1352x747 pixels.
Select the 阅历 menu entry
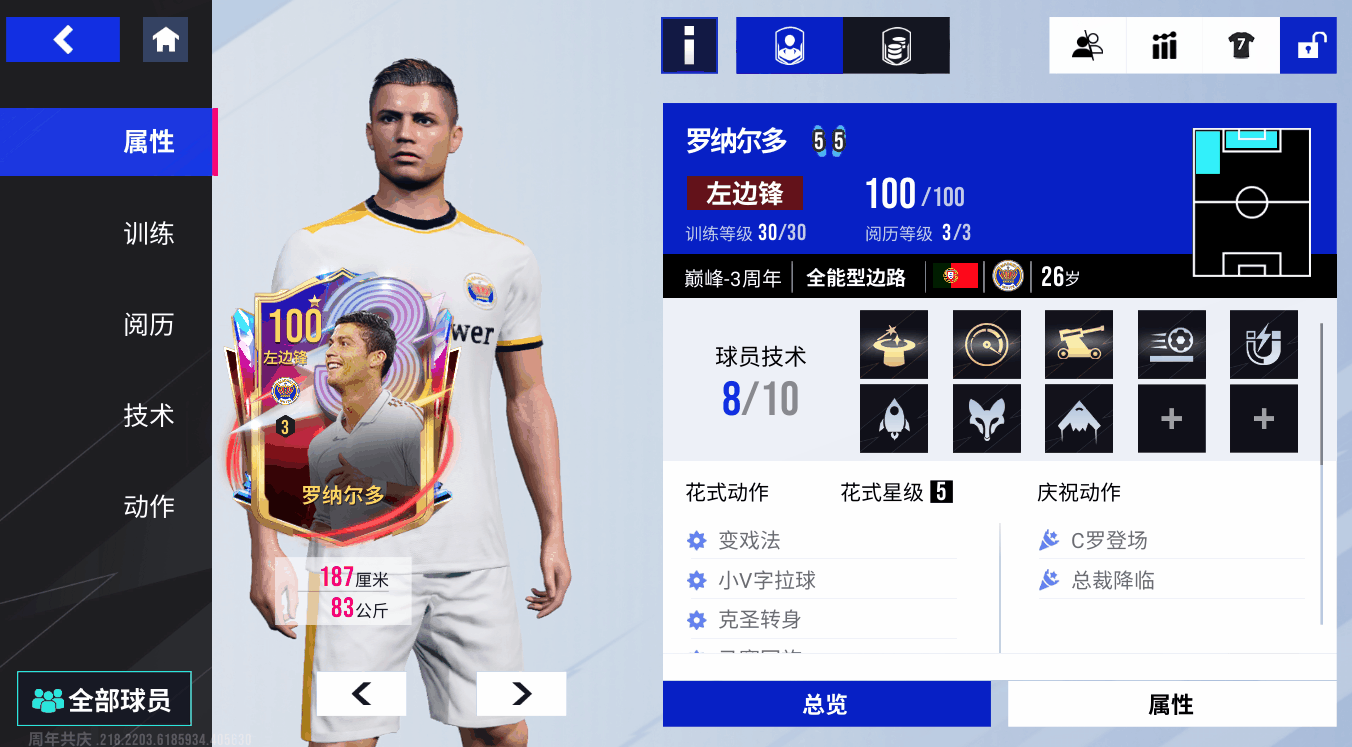pos(149,325)
